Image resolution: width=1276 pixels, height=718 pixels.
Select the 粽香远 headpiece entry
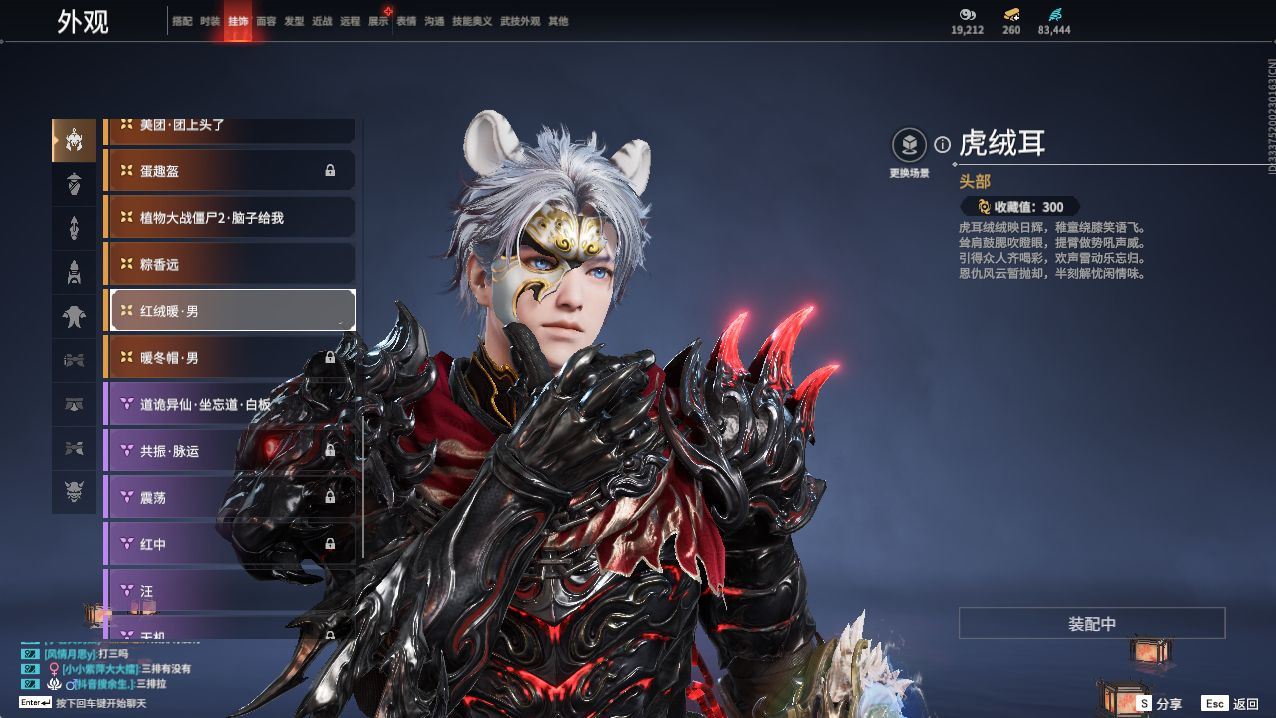(x=229, y=264)
